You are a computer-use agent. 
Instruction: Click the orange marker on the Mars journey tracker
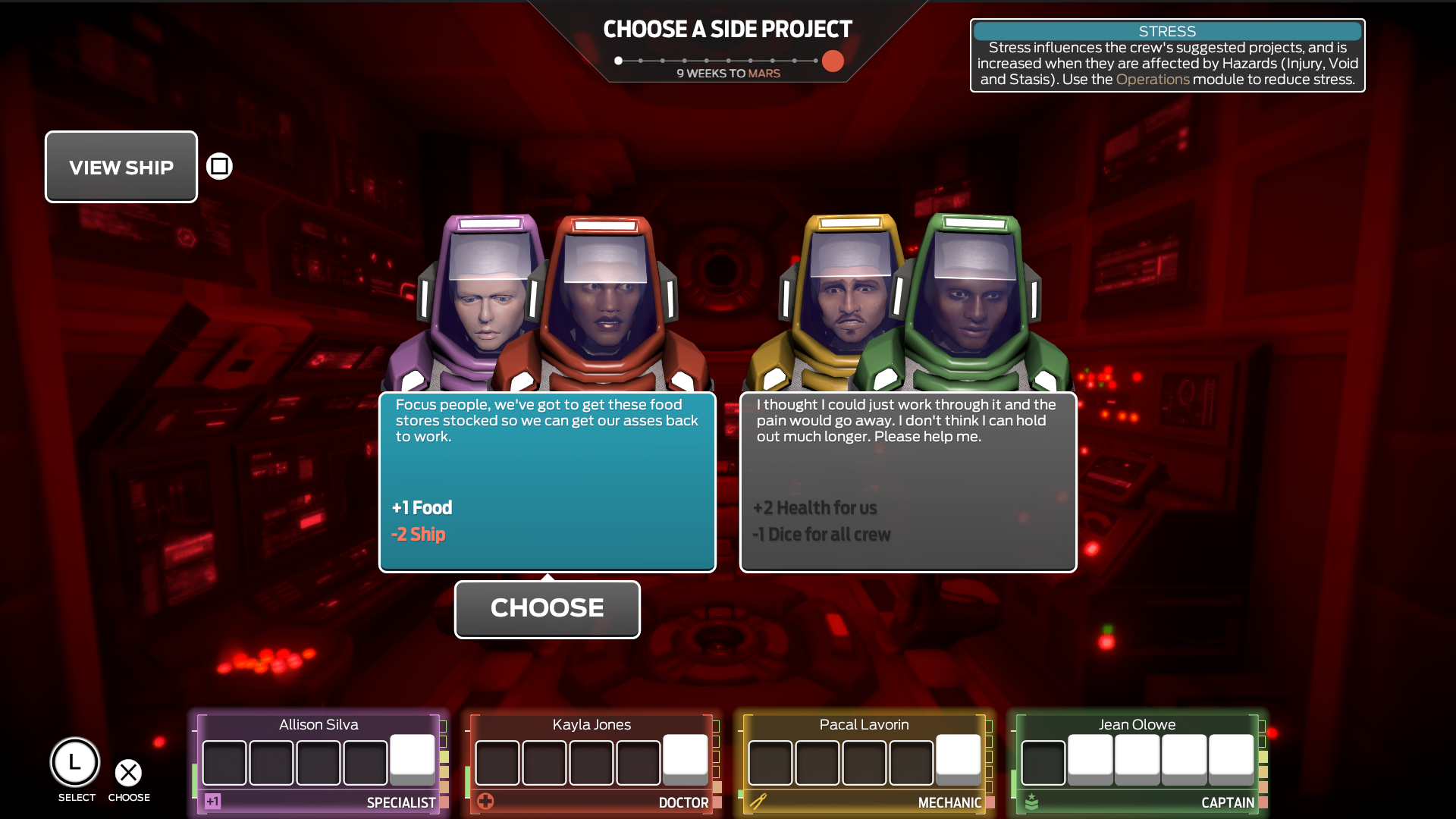832,61
